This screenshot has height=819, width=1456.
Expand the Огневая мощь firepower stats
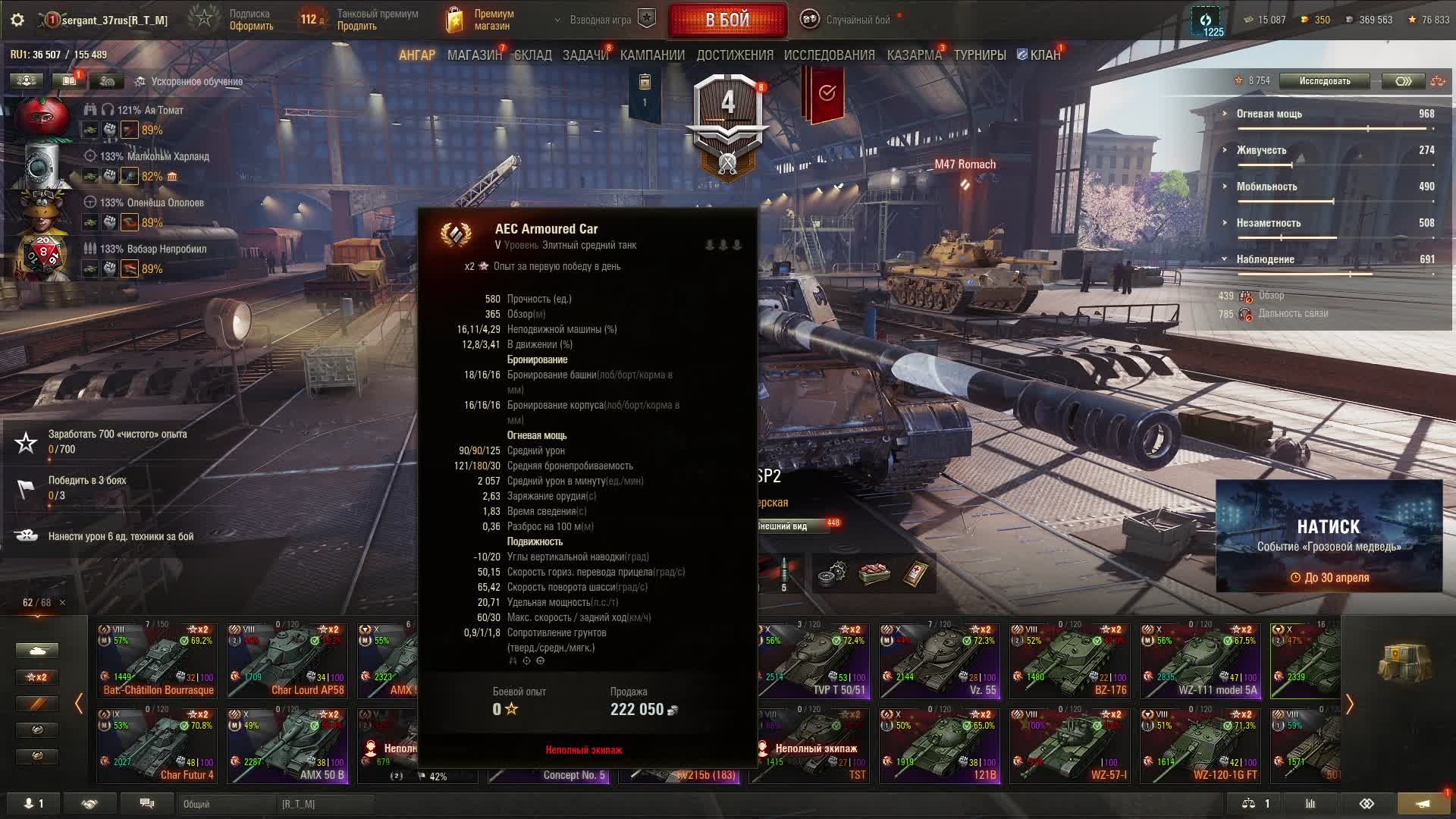coord(1269,114)
